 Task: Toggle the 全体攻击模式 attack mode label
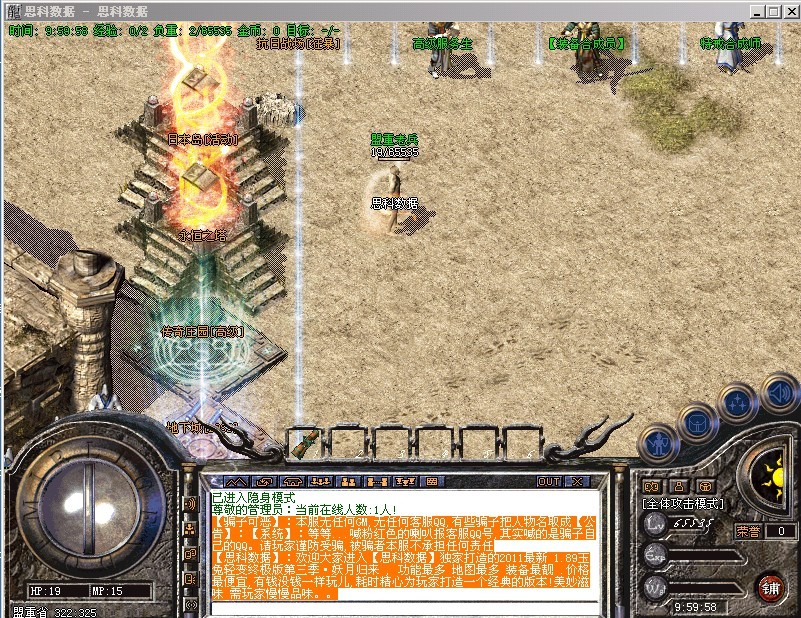pyautogui.click(x=684, y=504)
